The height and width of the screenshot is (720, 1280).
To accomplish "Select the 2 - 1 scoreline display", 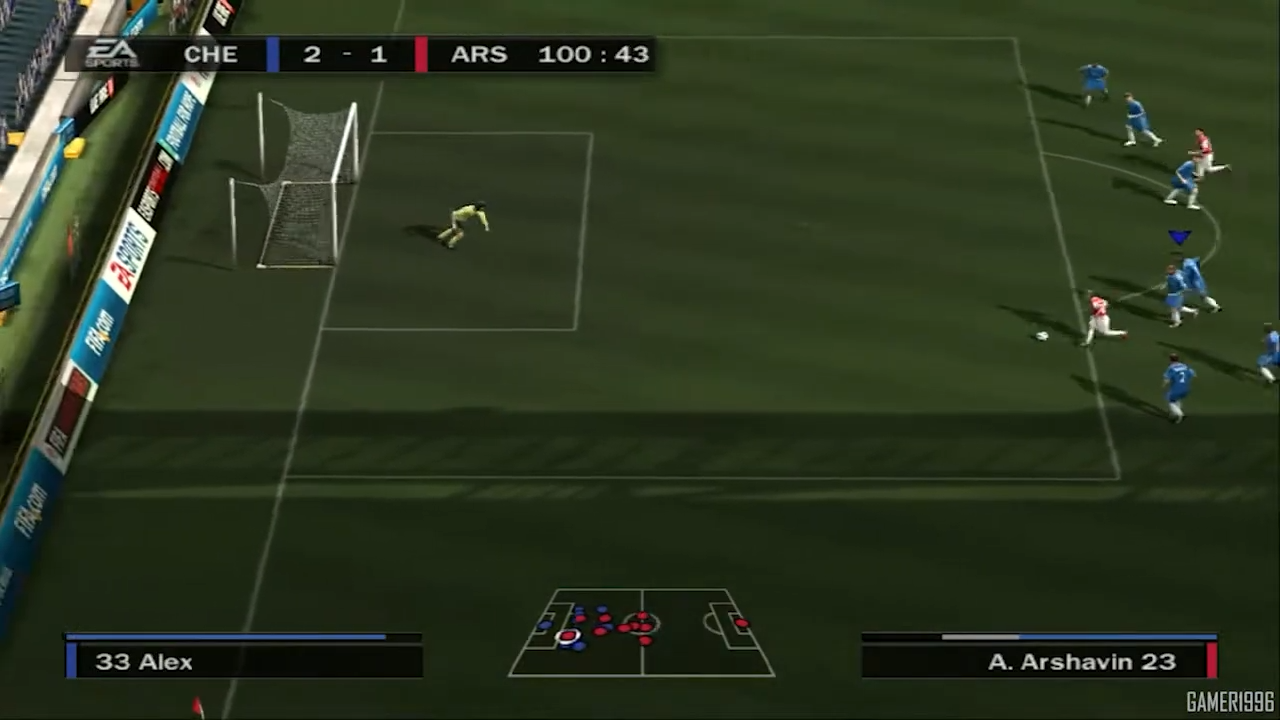I will pyautogui.click(x=344, y=54).
